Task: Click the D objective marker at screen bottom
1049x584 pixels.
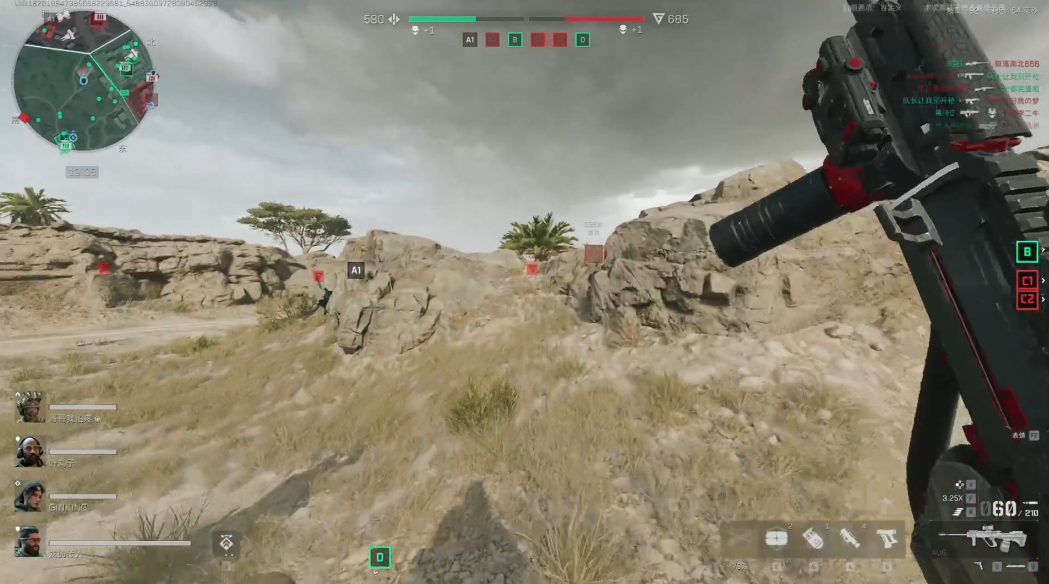Action: (380, 557)
